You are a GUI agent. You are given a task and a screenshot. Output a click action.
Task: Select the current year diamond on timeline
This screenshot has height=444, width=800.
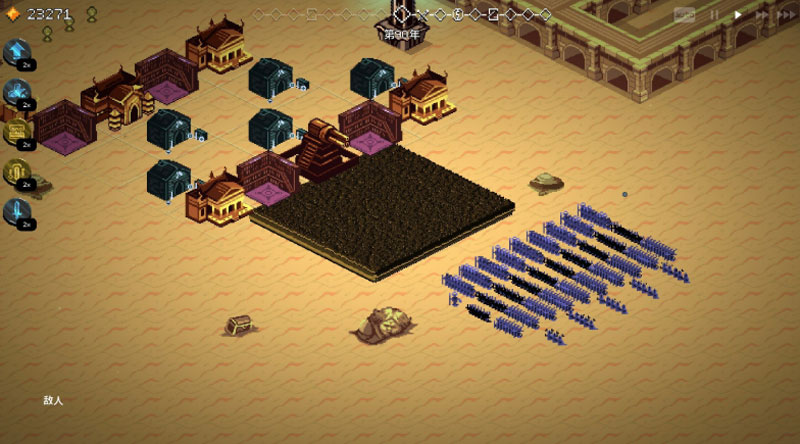pos(402,15)
